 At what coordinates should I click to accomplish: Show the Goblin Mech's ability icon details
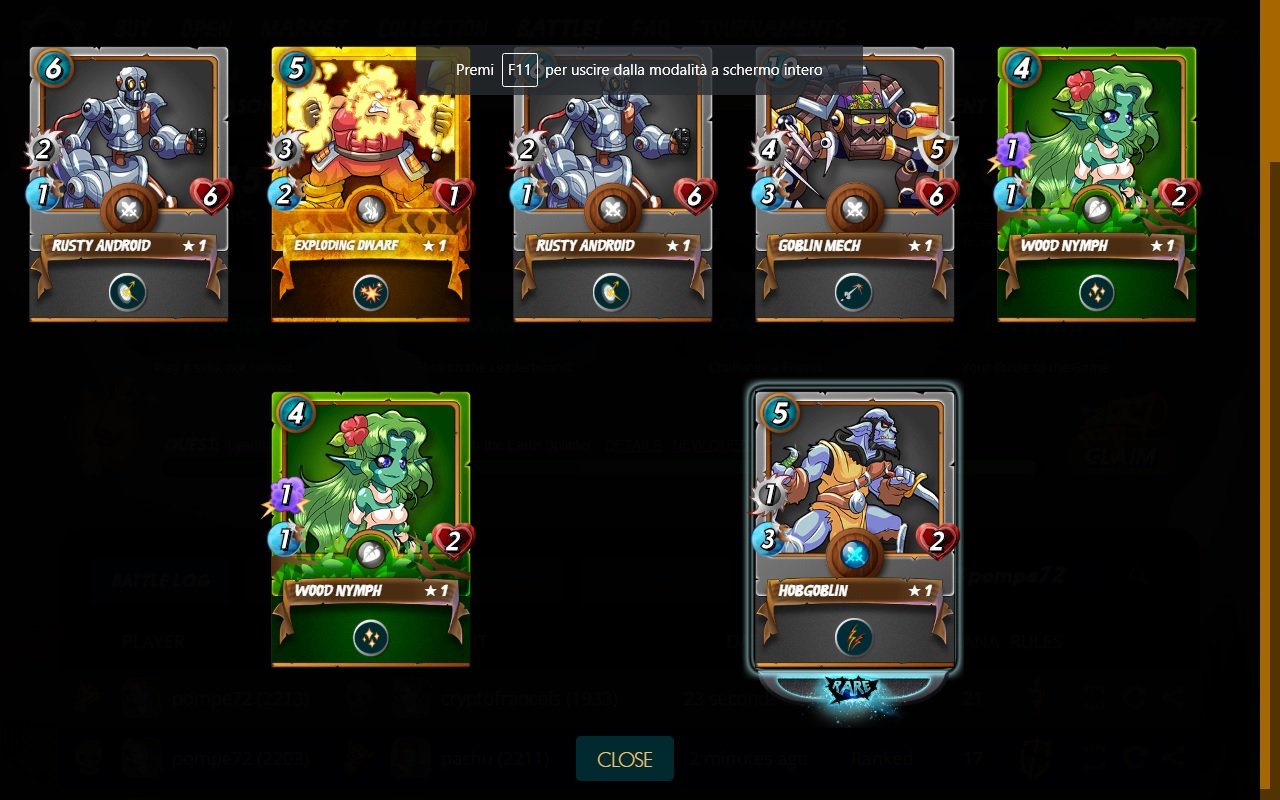click(853, 293)
